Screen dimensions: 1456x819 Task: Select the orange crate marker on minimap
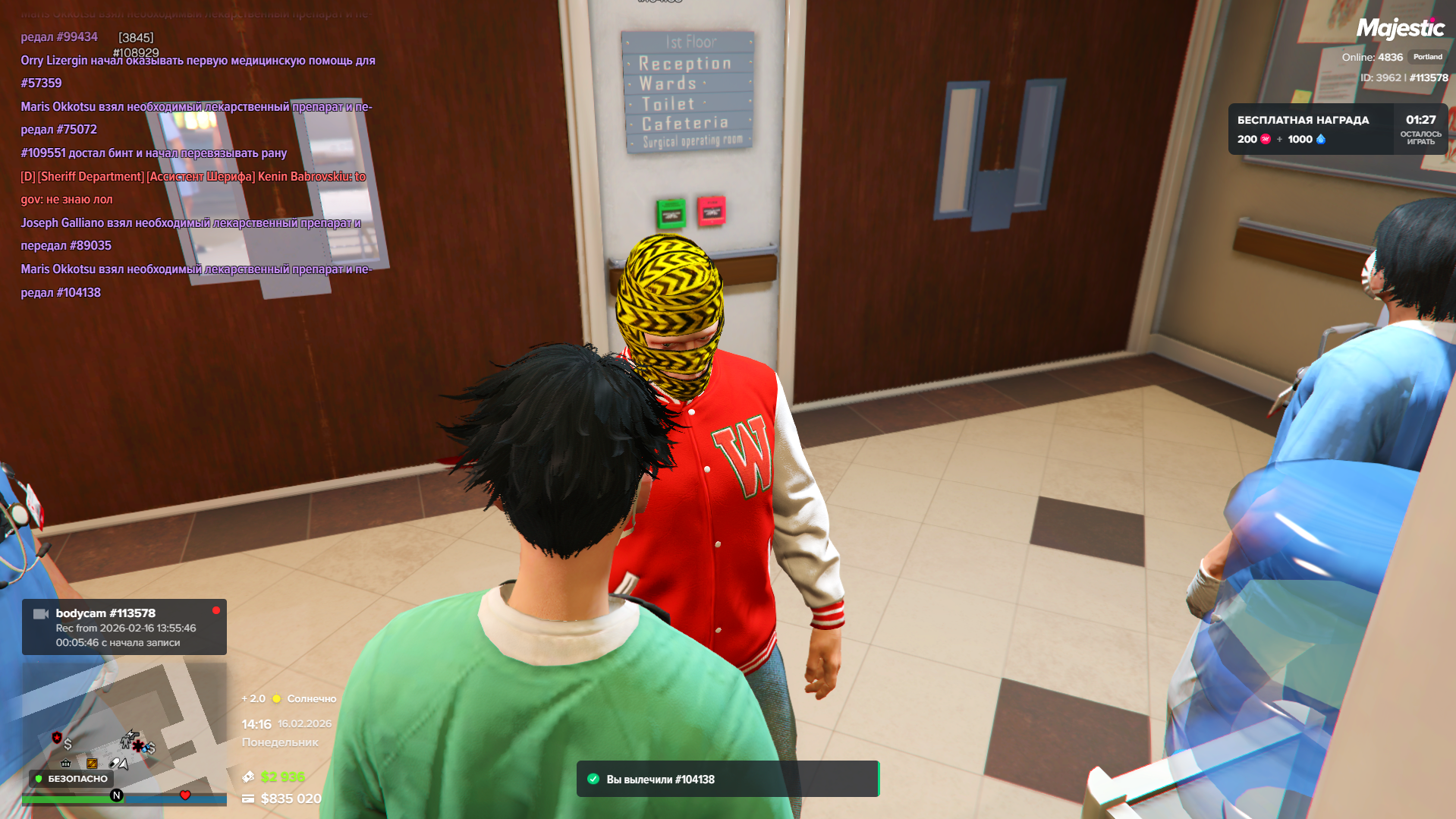[92, 763]
